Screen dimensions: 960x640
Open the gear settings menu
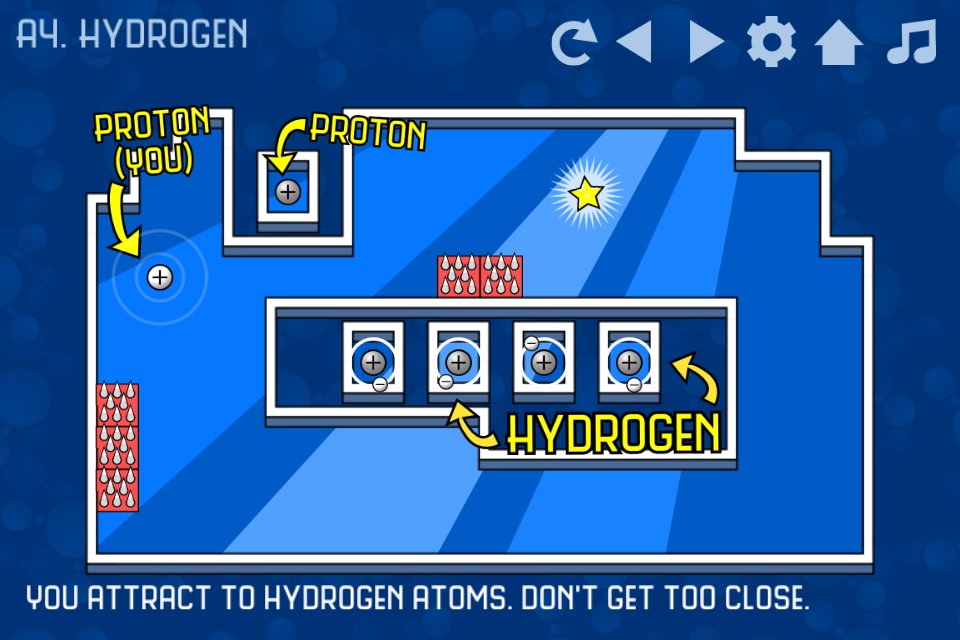(771, 42)
